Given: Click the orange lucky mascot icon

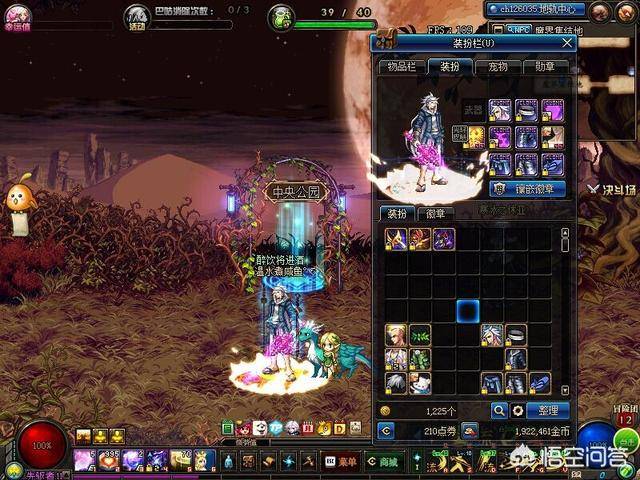Looking at the screenshot, I should 16,198.
